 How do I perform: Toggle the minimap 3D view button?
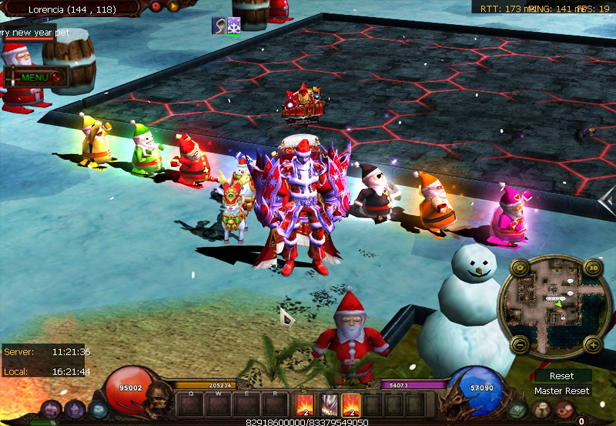click(595, 268)
